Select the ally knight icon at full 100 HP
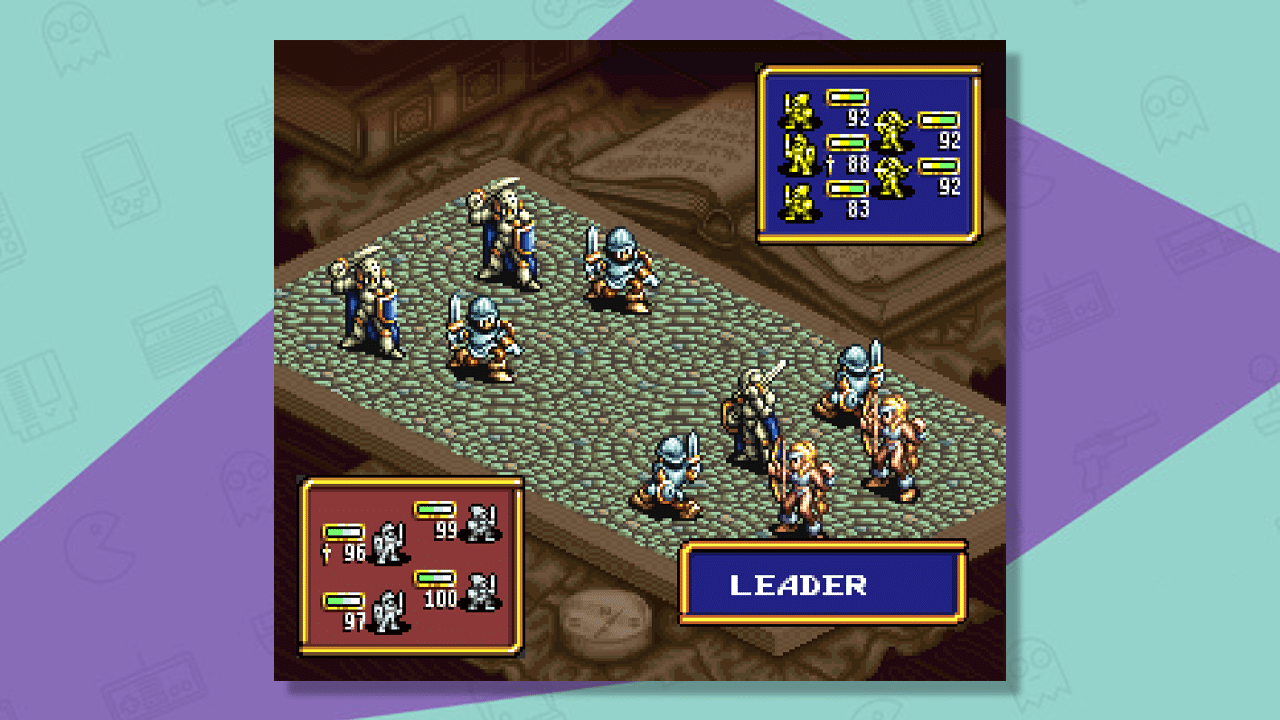The image size is (1280, 720). 482,589
